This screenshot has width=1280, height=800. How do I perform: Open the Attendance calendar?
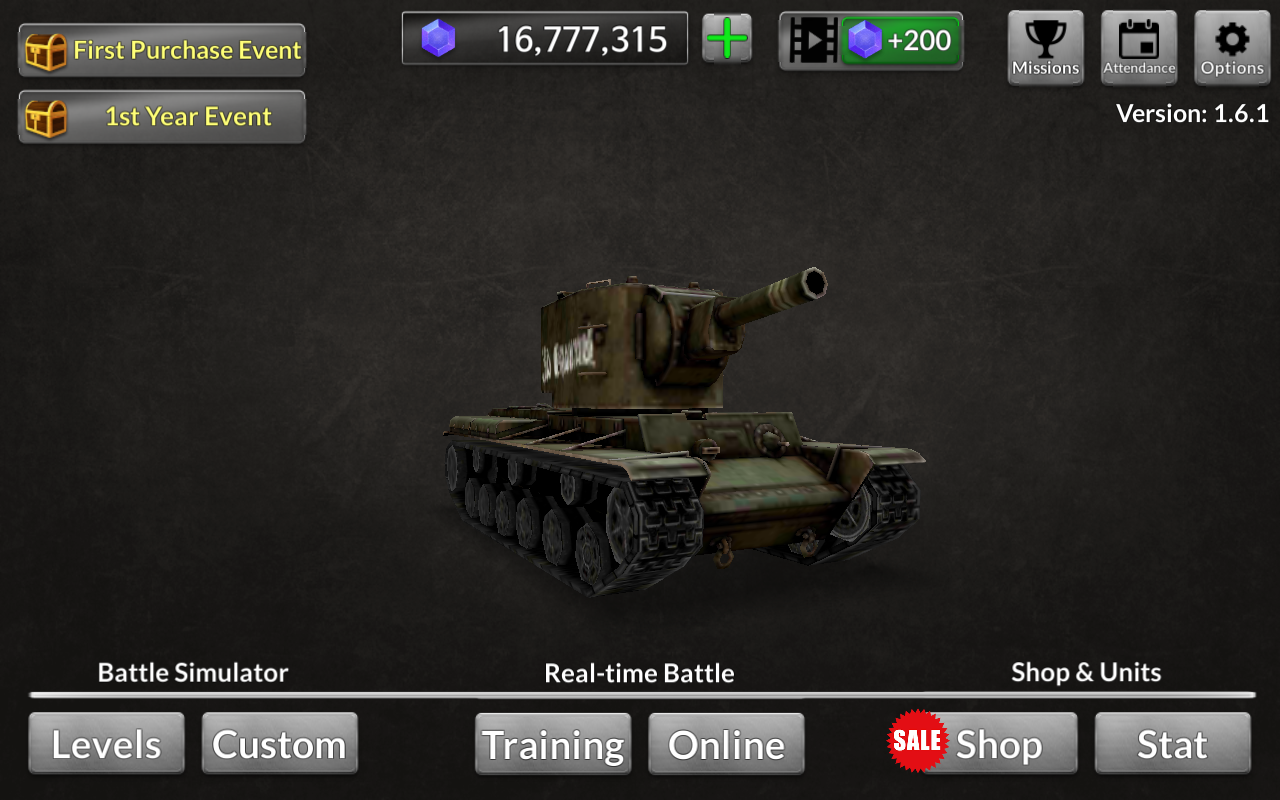[x=1139, y=47]
